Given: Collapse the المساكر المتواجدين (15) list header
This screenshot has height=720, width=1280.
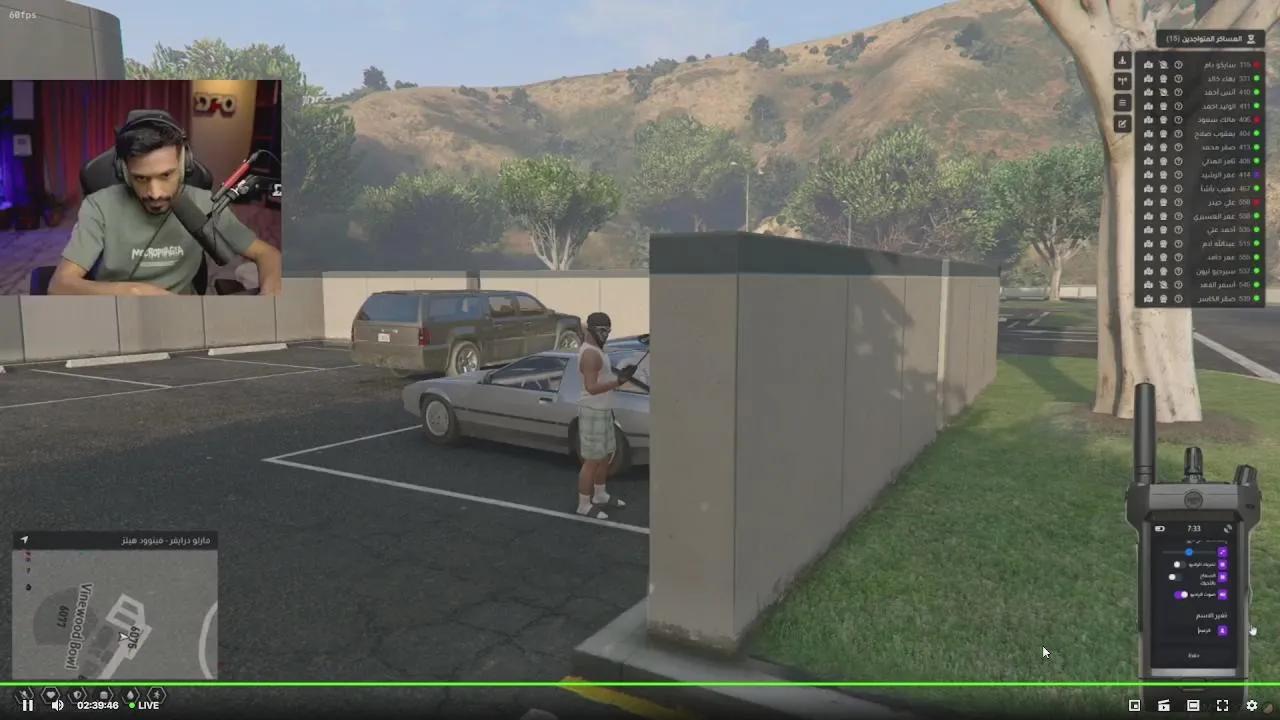Looking at the screenshot, I should 1207,38.
